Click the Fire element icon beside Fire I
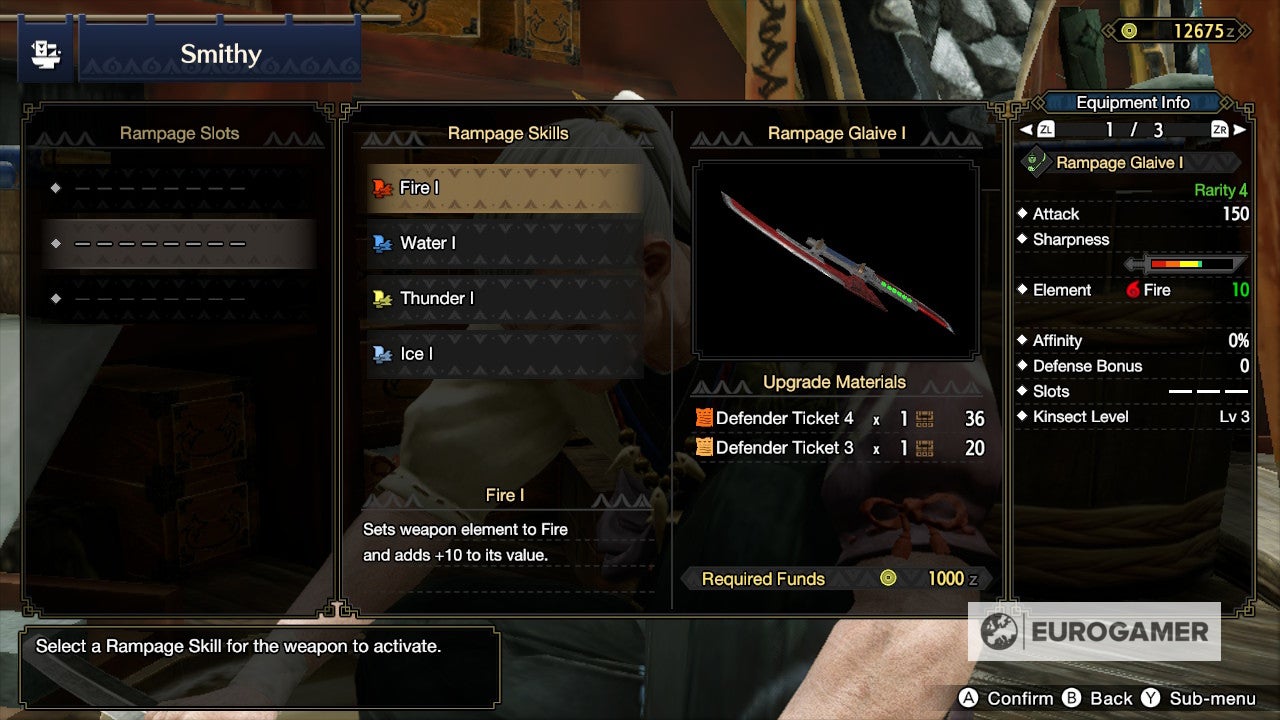The height and width of the screenshot is (720, 1280). point(383,186)
